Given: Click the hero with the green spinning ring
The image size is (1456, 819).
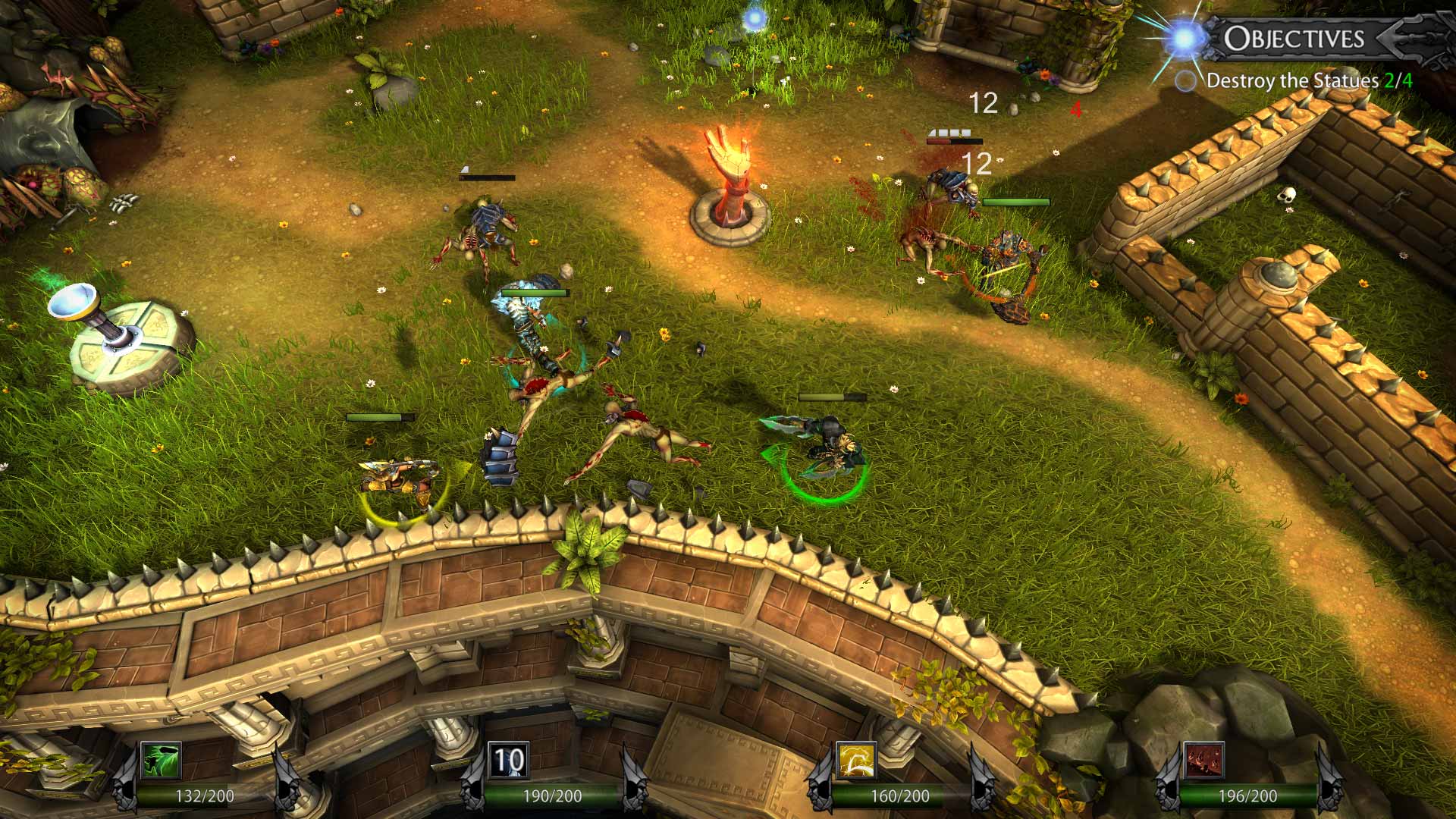Looking at the screenshot, I should click(830, 447).
